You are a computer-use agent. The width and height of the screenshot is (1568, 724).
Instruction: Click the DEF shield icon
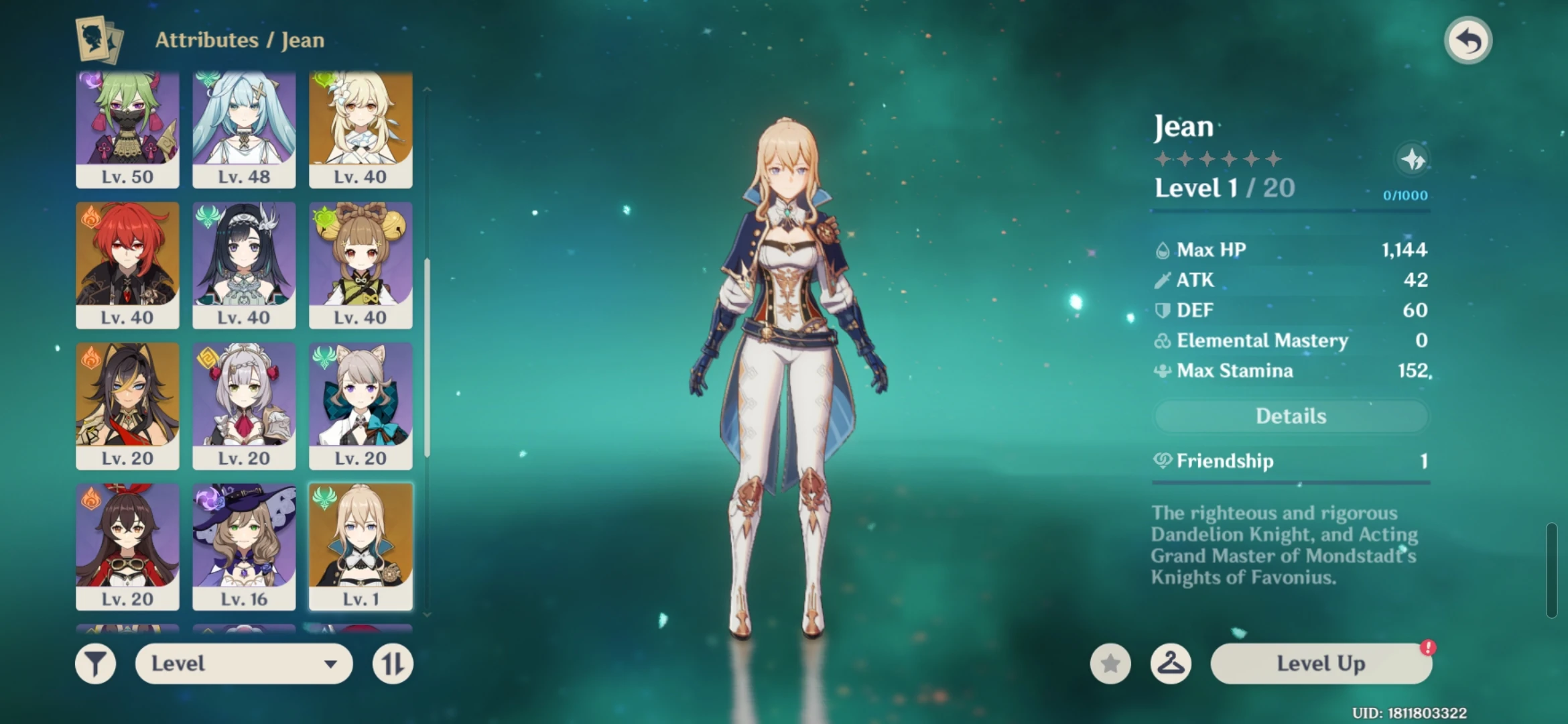coord(1164,310)
